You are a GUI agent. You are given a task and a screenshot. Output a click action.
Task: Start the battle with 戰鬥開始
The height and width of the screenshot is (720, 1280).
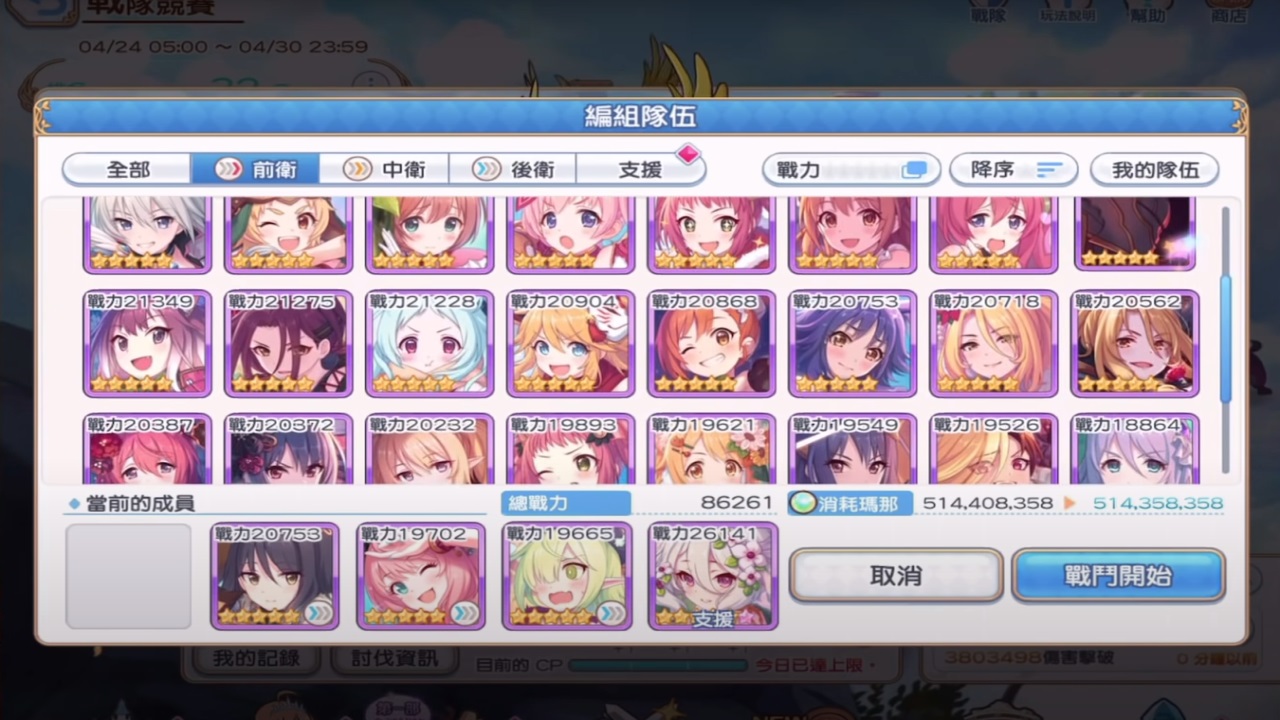[x=1118, y=576]
